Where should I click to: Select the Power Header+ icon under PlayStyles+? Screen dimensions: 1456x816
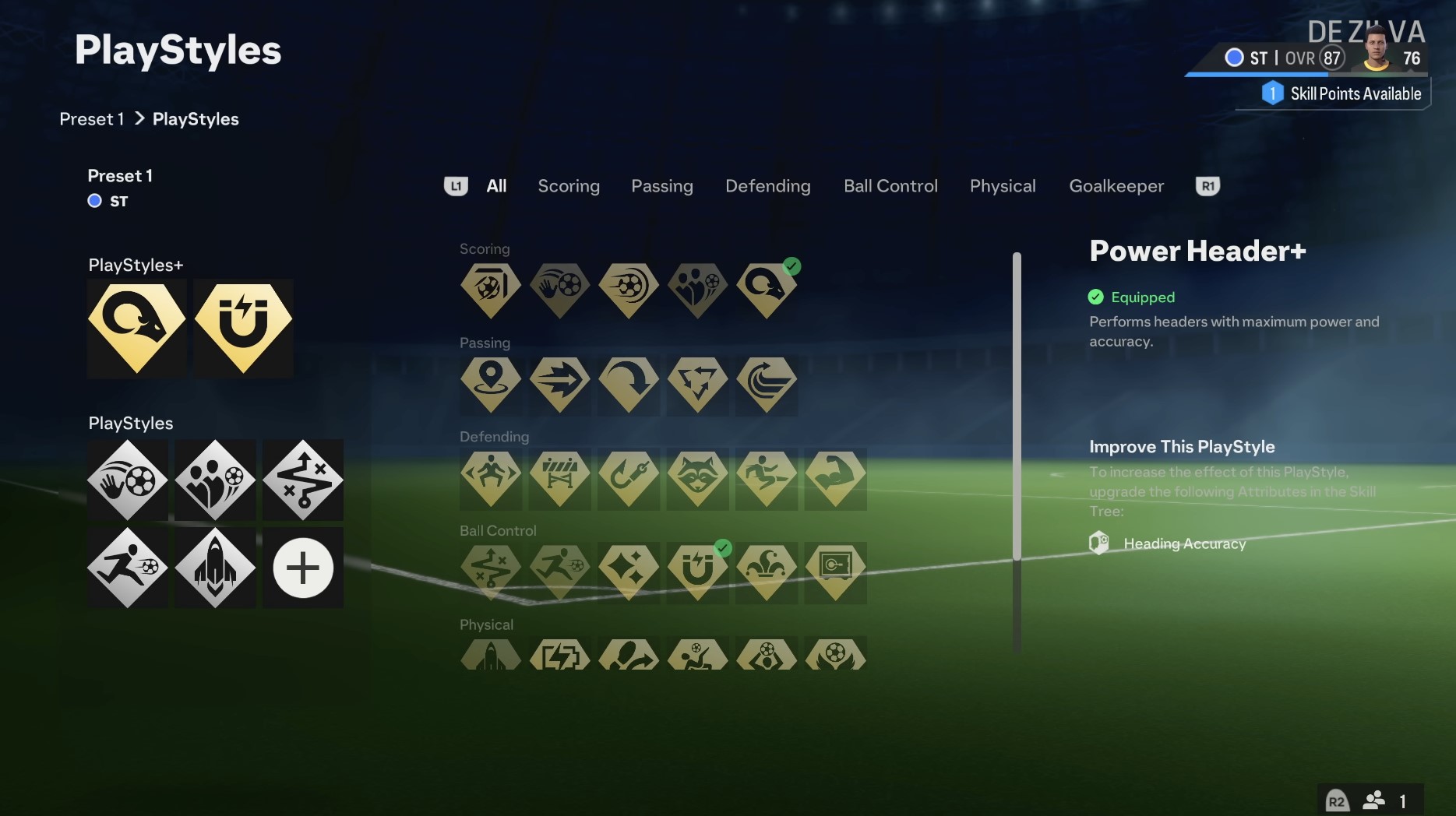tap(136, 328)
